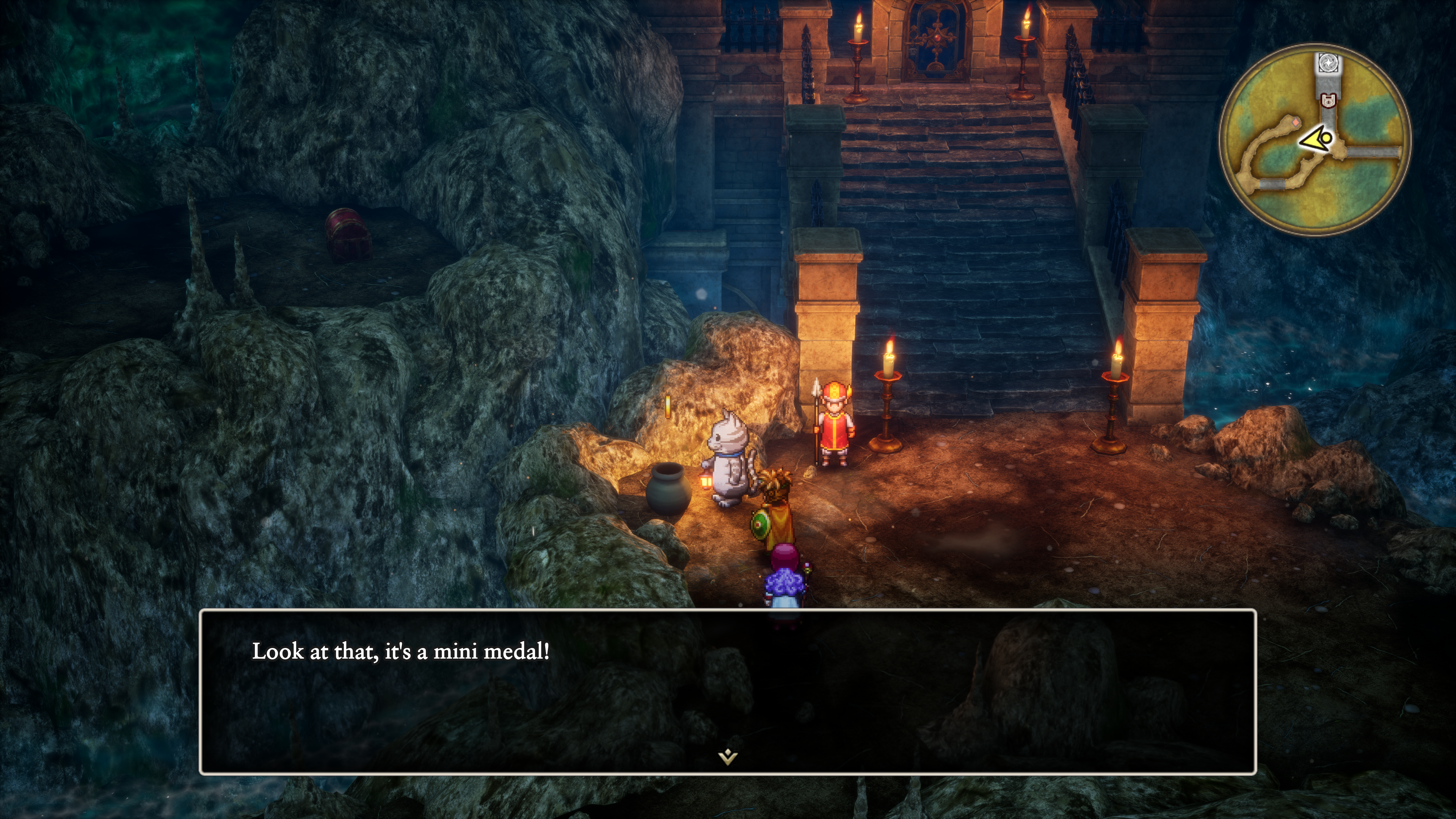Click the mini medal dialogue box
Viewport: 1456px width, 819px height.
pos(728,691)
